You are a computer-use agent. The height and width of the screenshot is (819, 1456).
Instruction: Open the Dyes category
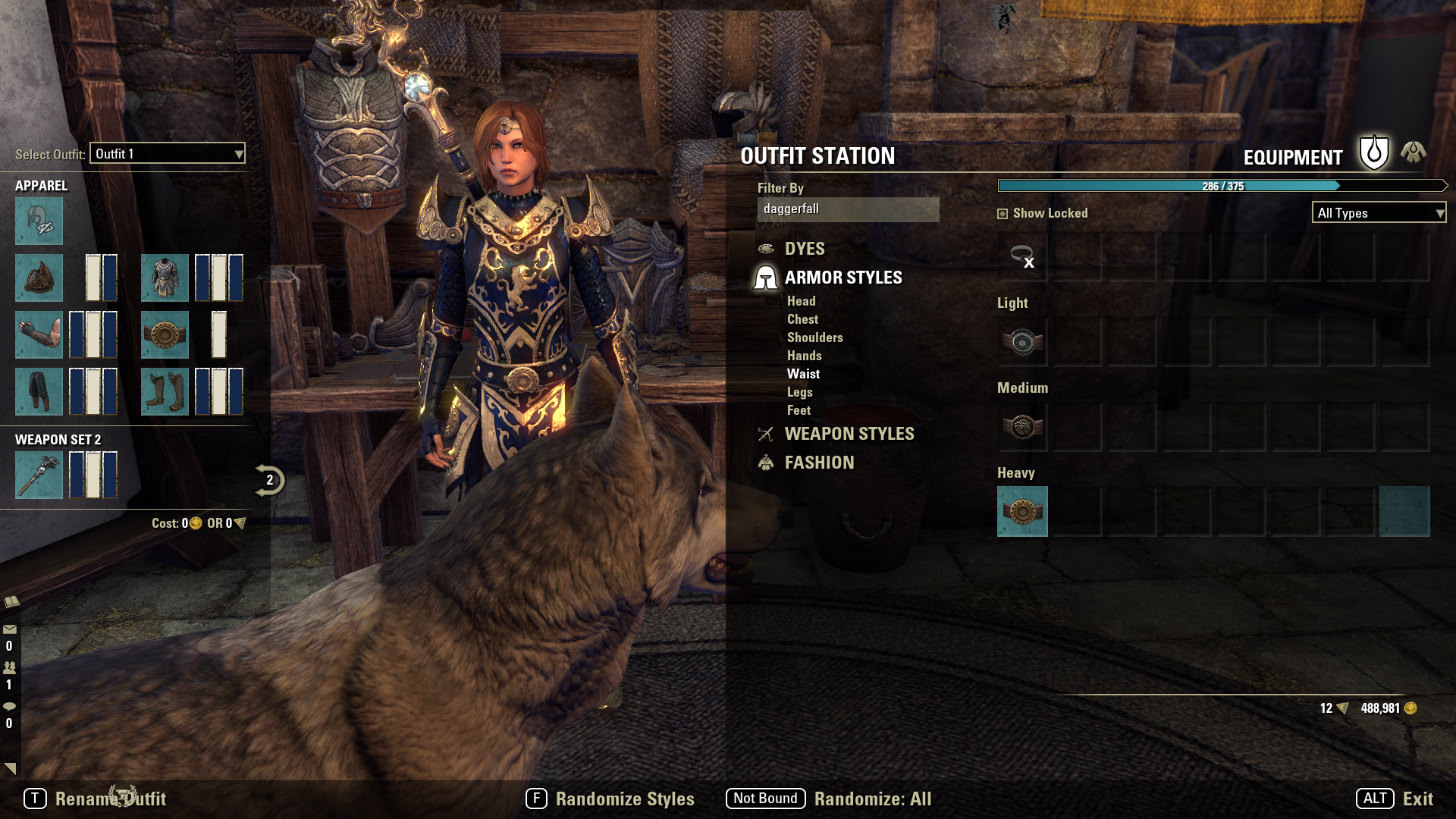click(x=805, y=249)
